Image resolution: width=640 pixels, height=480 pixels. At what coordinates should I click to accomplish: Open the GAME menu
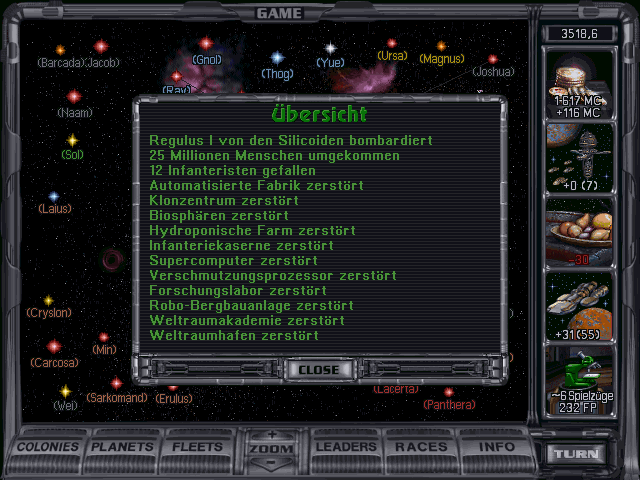(x=278, y=13)
